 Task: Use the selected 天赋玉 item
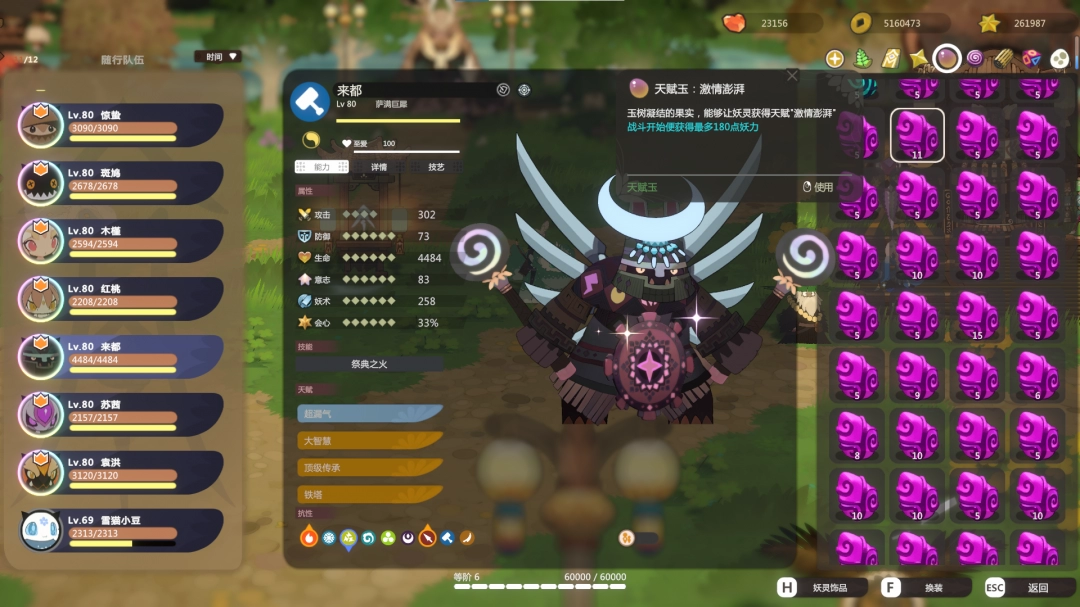(818, 187)
